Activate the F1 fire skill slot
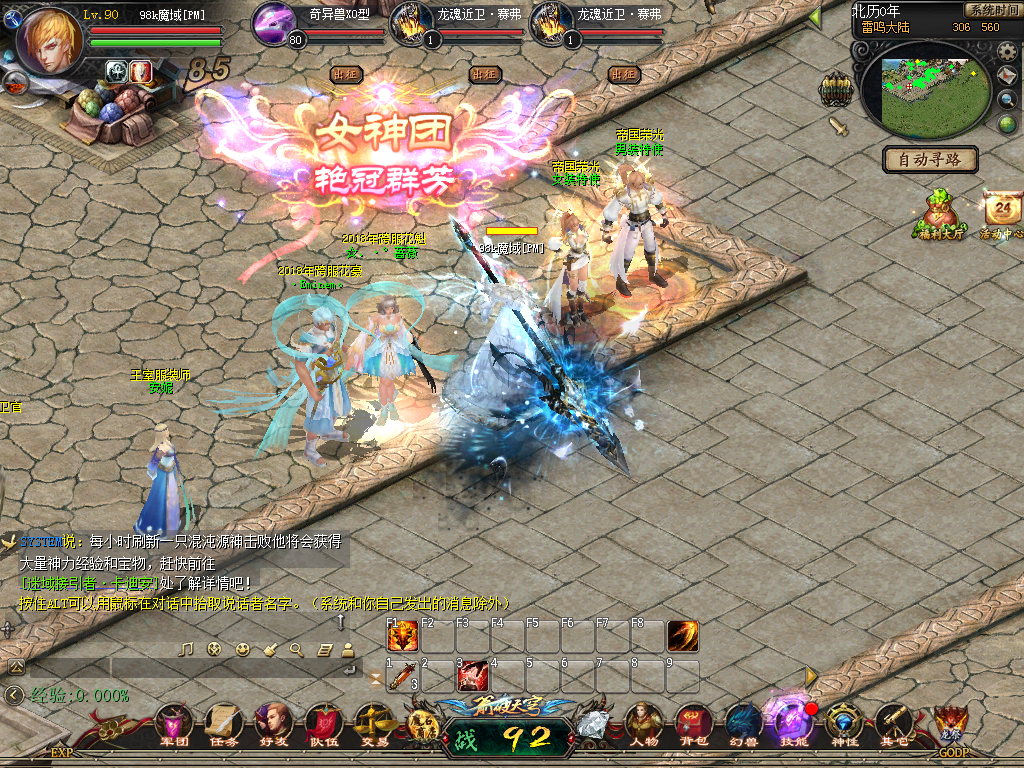Screen dimensions: 1024x768 tap(402, 637)
